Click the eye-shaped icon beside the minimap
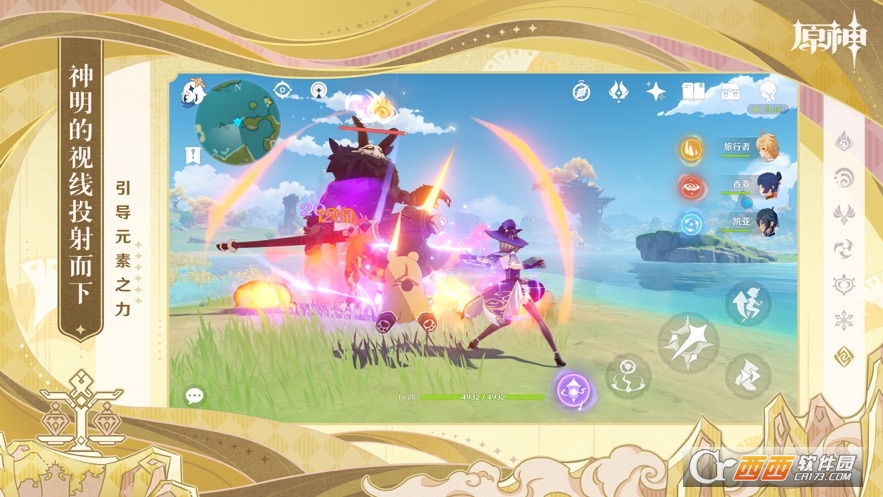The height and width of the screenshot is (497, 883). pyautogui.click(x=283, y=90)
